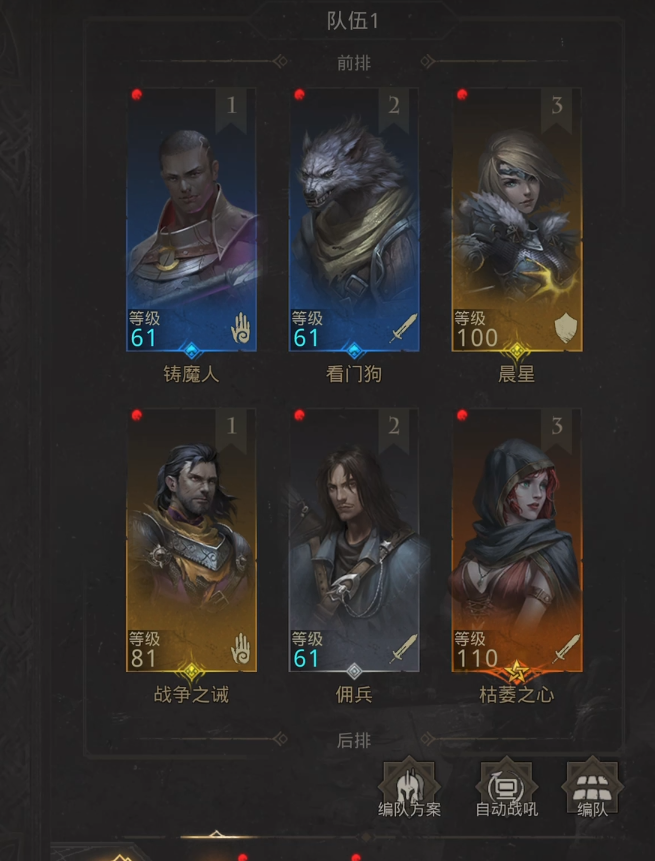
Task: Choose the 佣兵 mercenary hero card
Action: (354, 540)
